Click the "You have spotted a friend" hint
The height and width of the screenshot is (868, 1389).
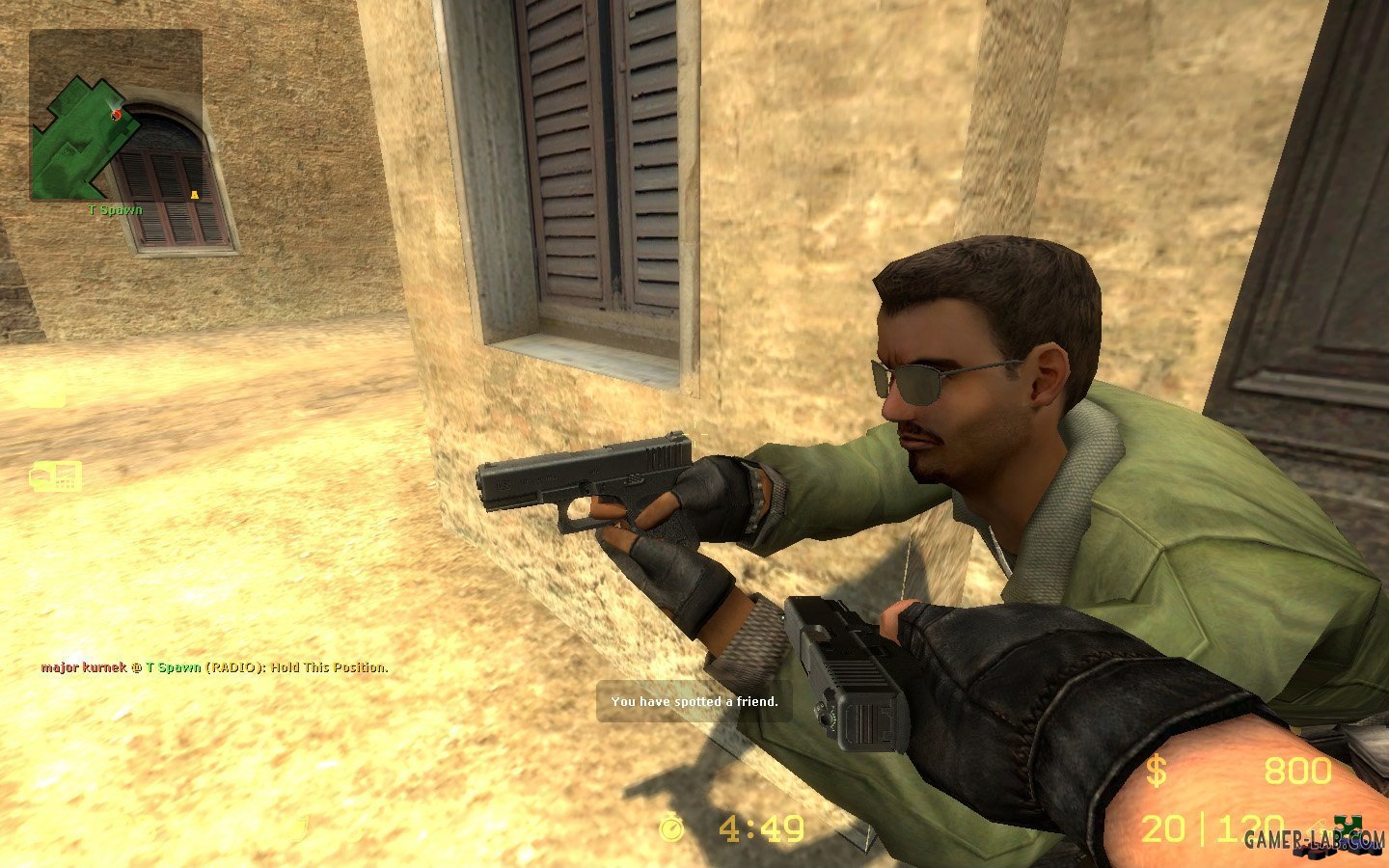coord(694,701)
